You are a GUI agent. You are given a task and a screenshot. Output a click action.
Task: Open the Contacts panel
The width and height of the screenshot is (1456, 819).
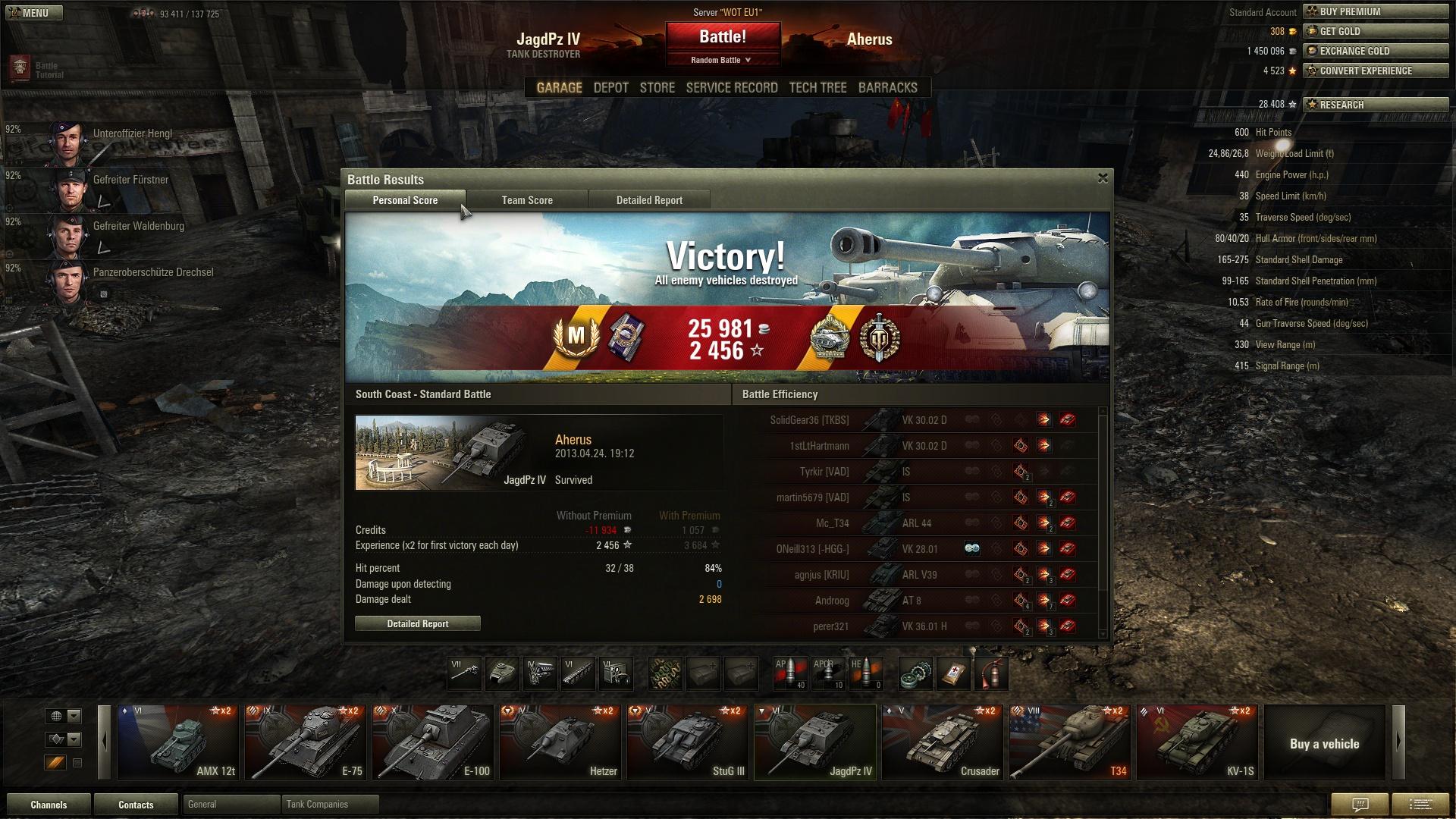(136, 805)
